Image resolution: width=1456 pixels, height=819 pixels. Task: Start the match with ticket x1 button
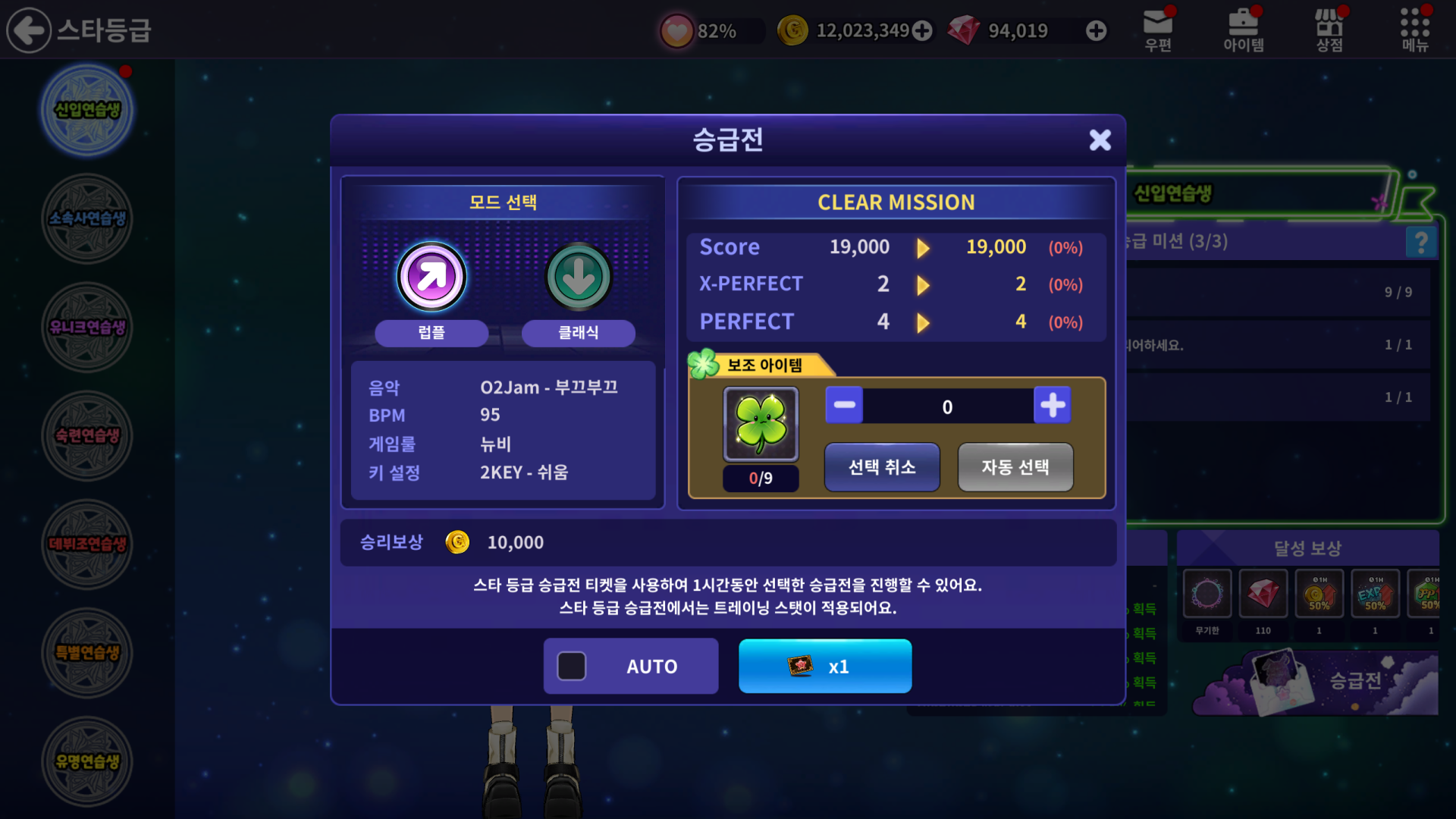tap(825, 667)
